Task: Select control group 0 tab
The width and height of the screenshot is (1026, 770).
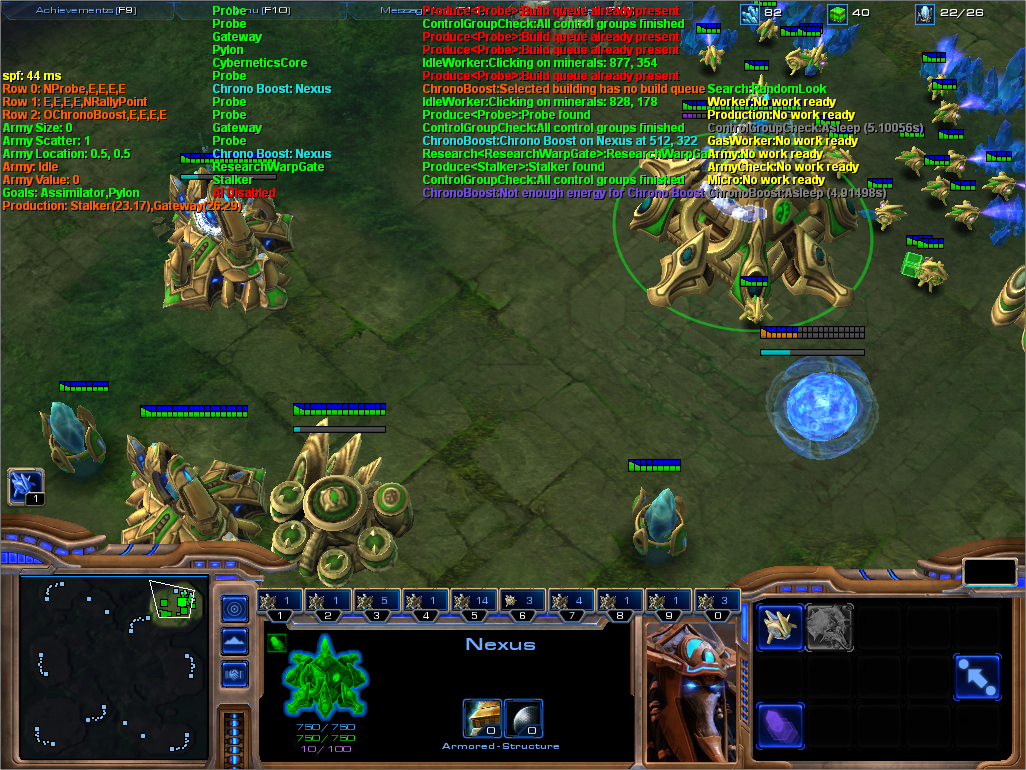Action: [x=716, y=601]
